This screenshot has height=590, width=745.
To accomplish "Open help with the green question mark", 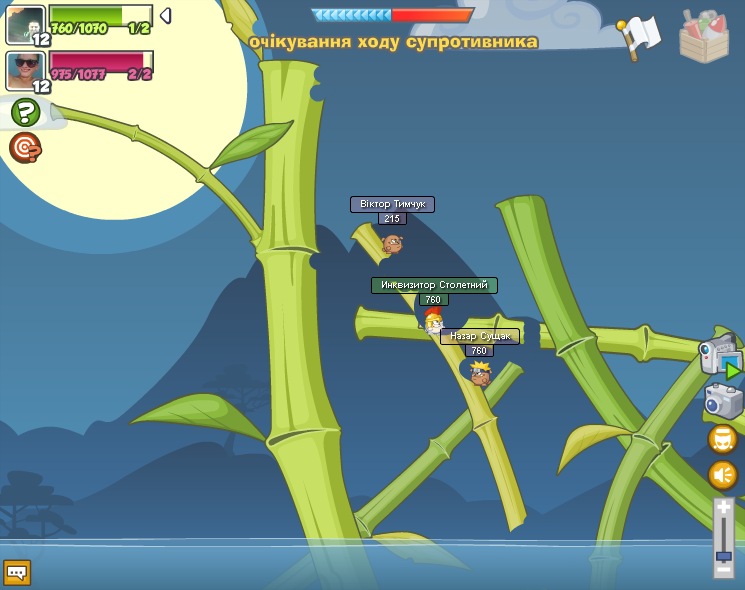I will 25,113.
